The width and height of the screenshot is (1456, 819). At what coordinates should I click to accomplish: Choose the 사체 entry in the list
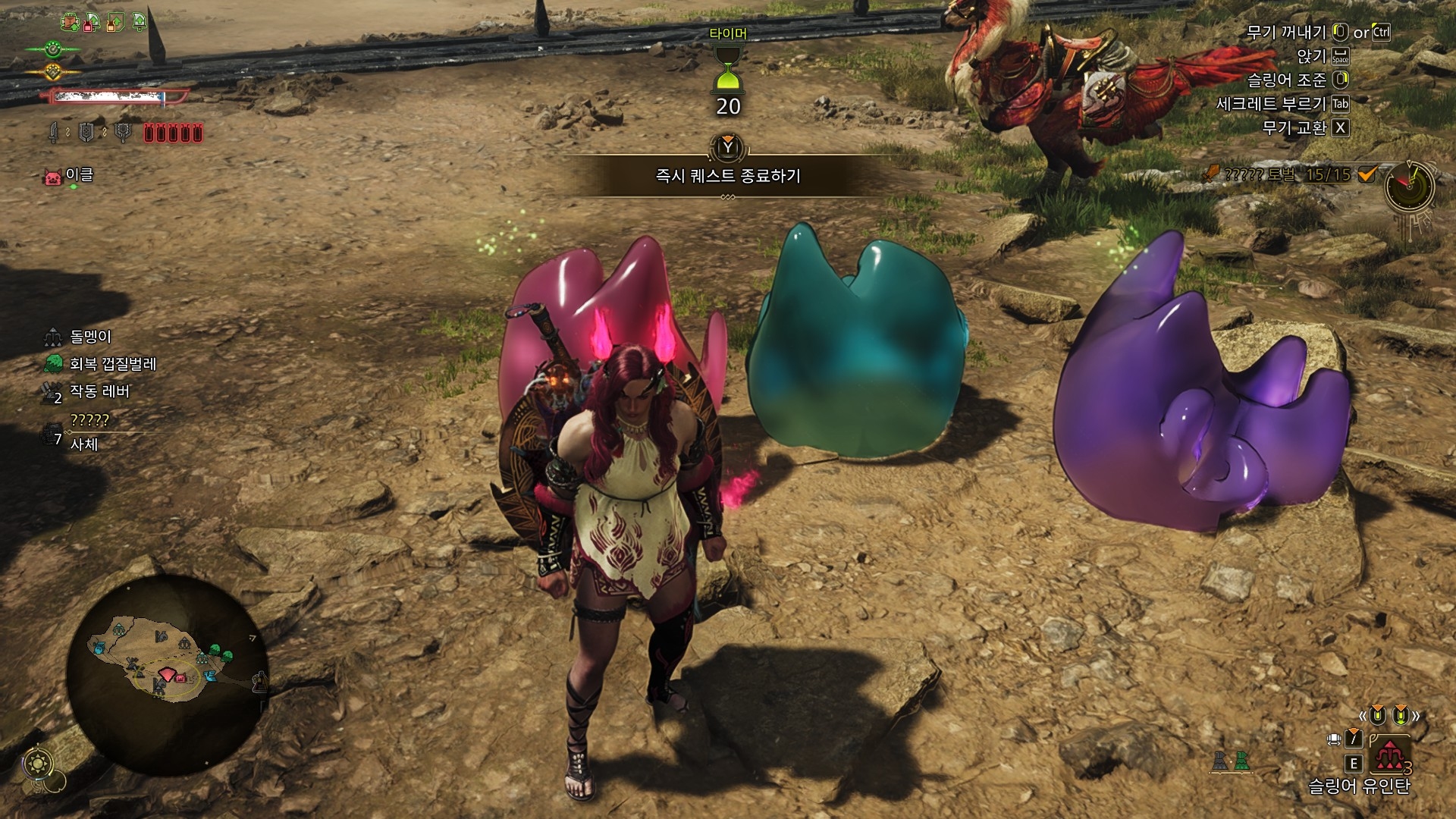point(84,444)
